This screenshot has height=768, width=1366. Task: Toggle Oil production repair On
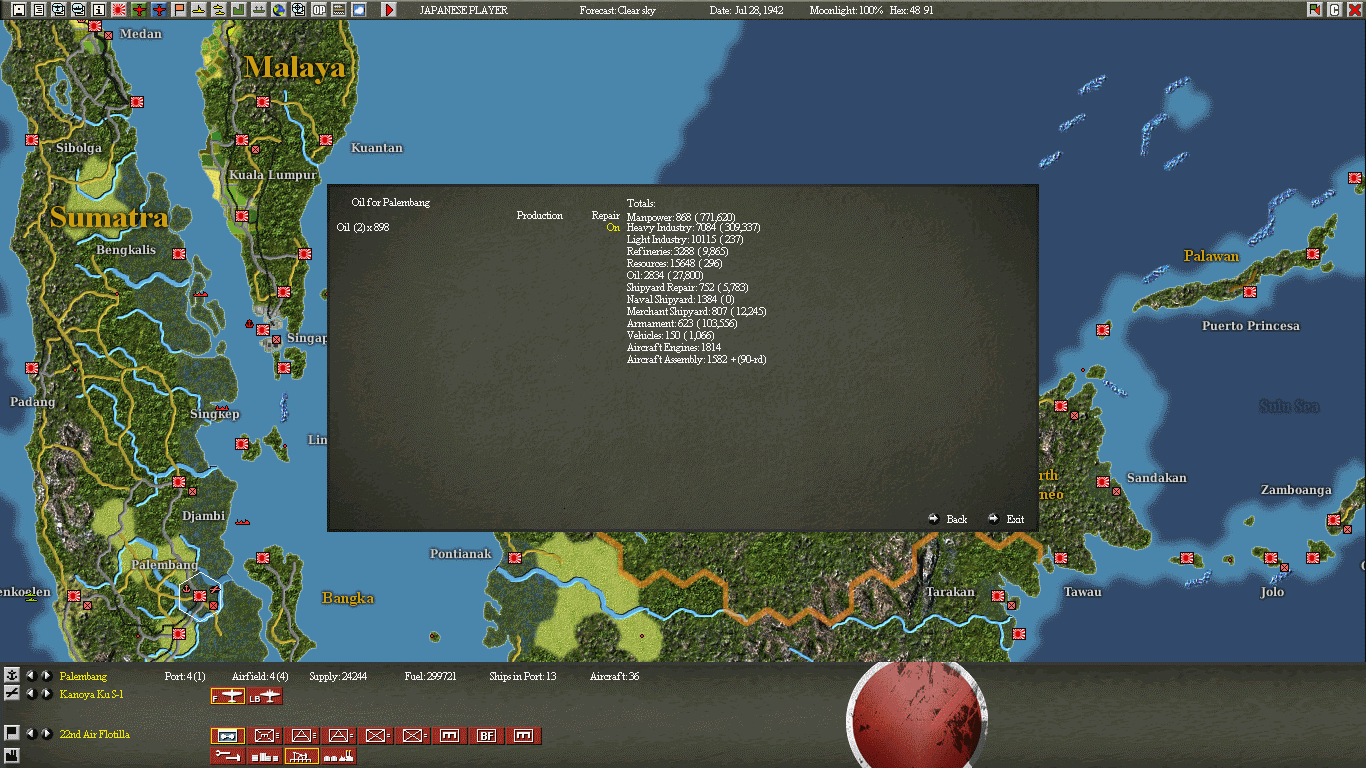pyautogui.click(x=613, y=229)
